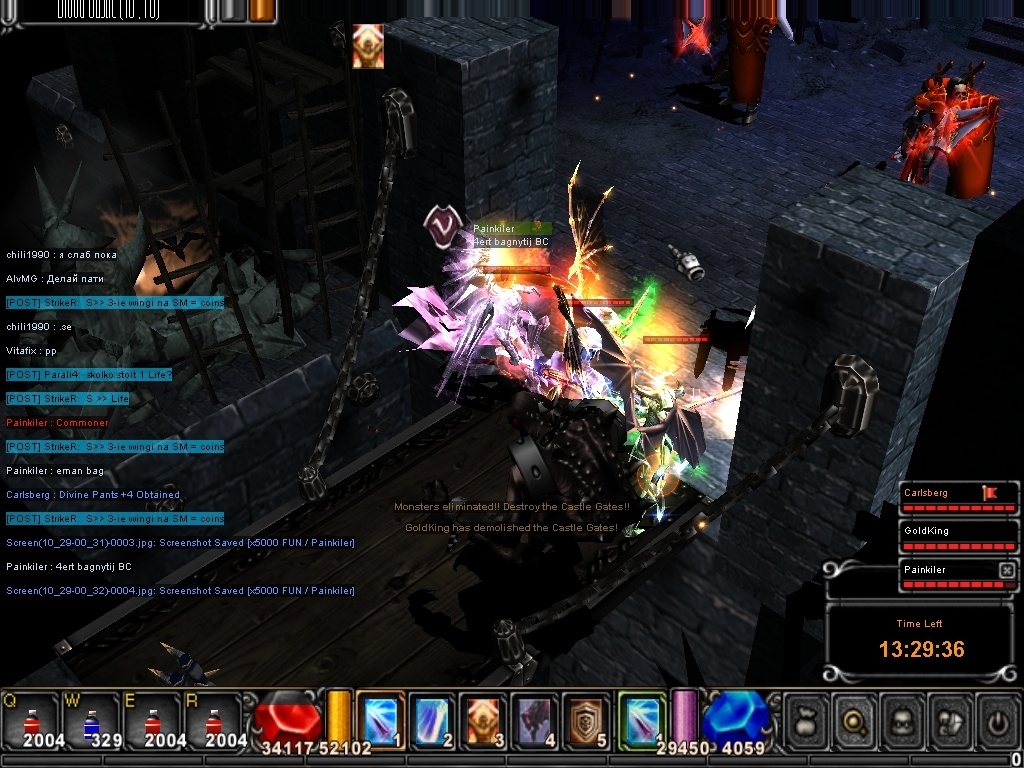The height and width of the screenshot is (768, 1024).
Task: Click the X button on Painkiler's party bar
Action: tap(1006, 570)
